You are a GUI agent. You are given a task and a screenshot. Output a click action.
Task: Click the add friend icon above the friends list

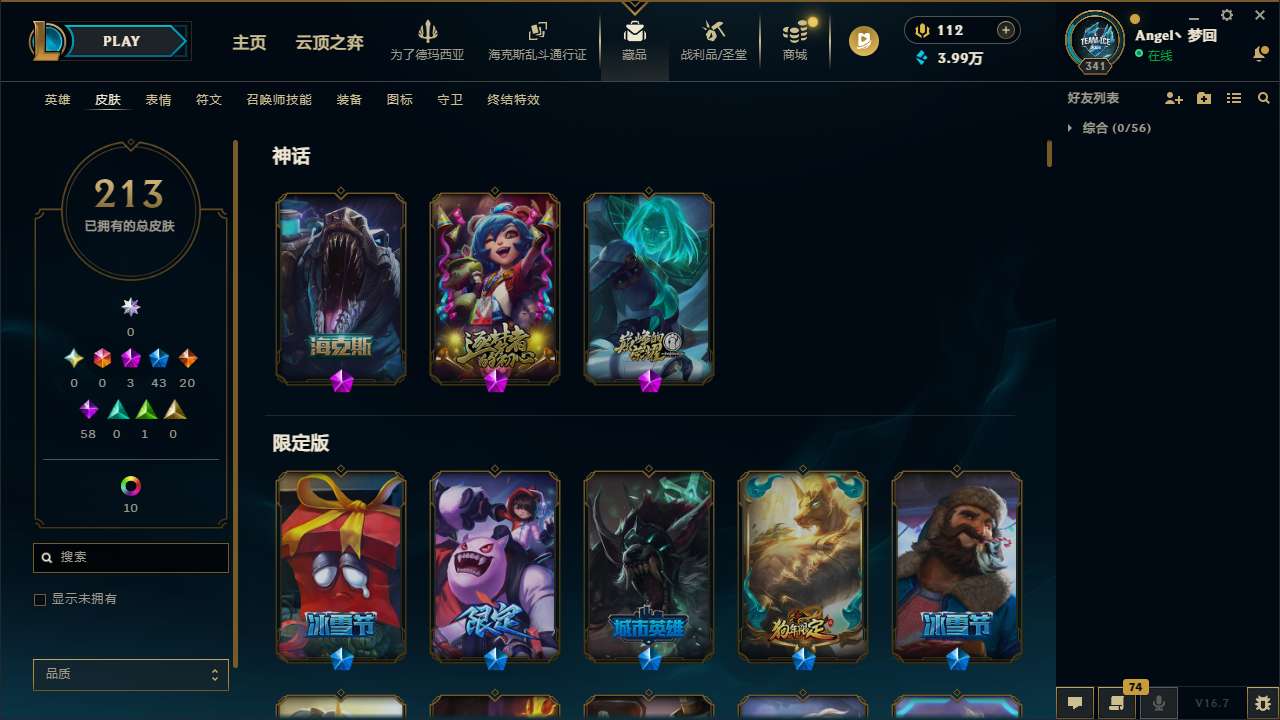1174,98
